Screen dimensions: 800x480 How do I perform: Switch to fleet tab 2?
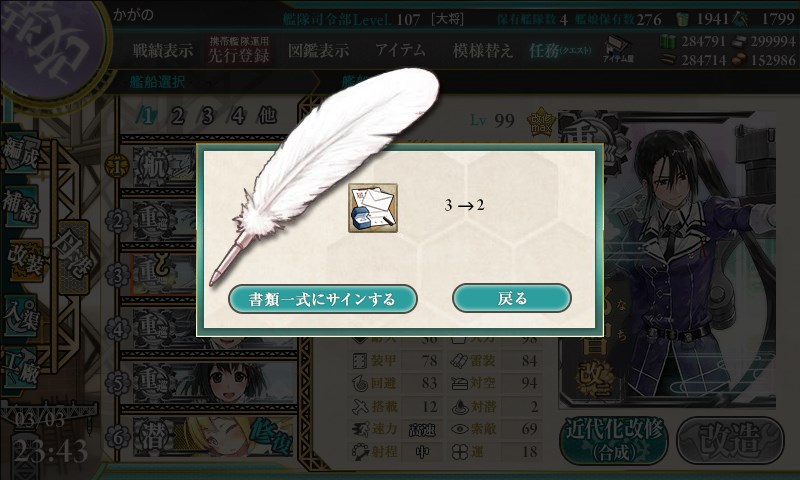point(178,115)
